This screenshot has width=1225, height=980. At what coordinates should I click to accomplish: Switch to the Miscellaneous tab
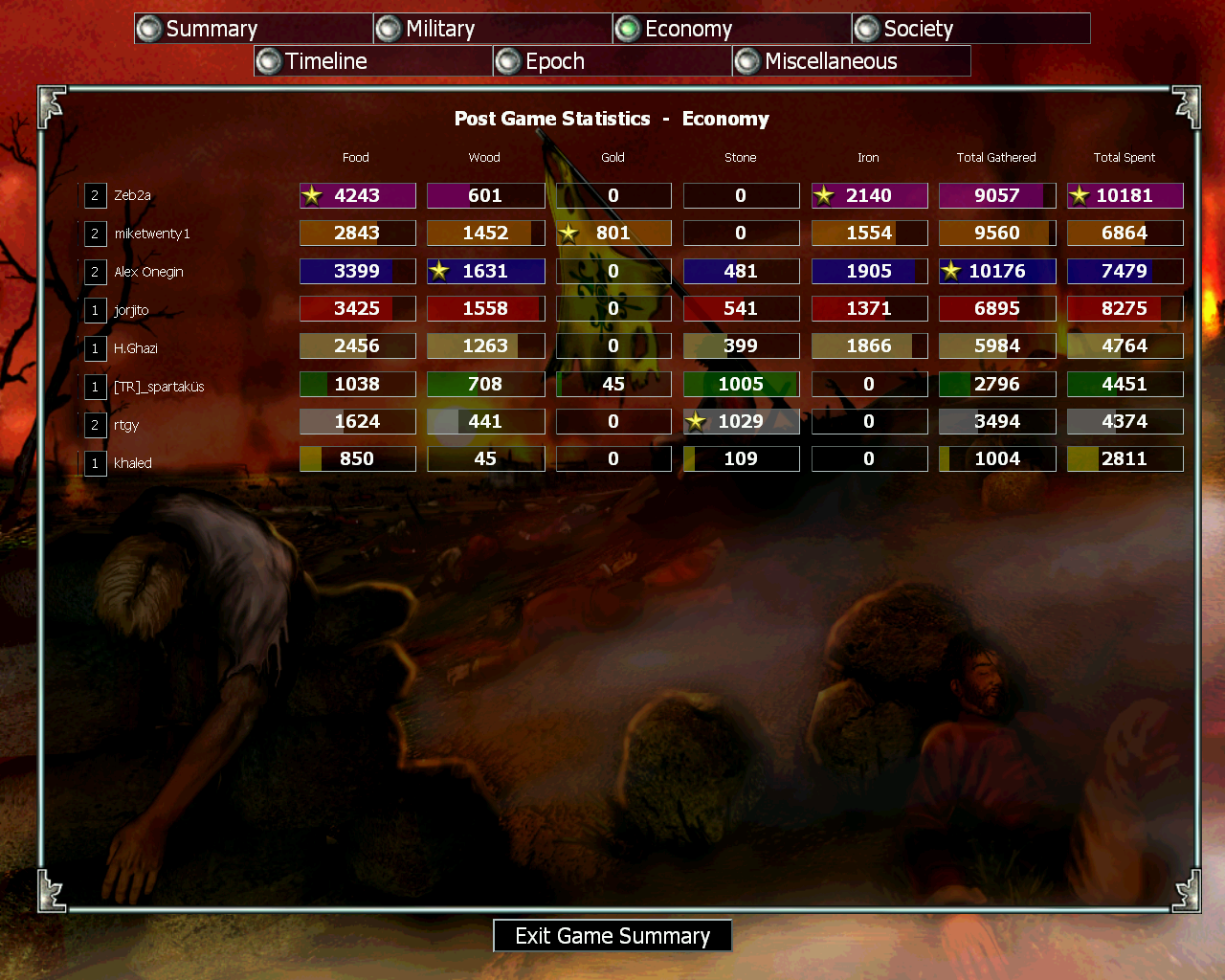pos(851,61)
